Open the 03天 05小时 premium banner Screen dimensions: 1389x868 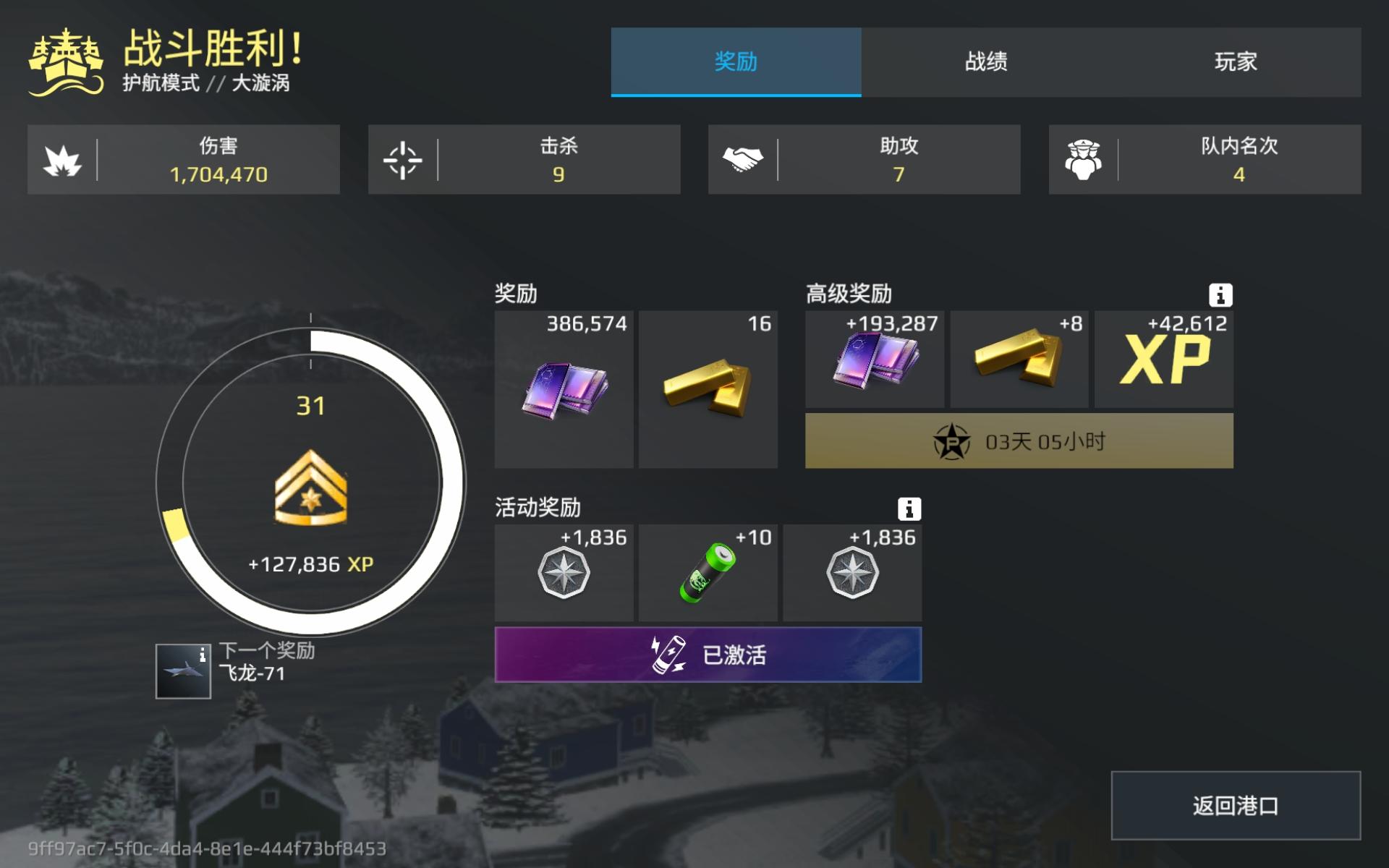point(1018,441)
